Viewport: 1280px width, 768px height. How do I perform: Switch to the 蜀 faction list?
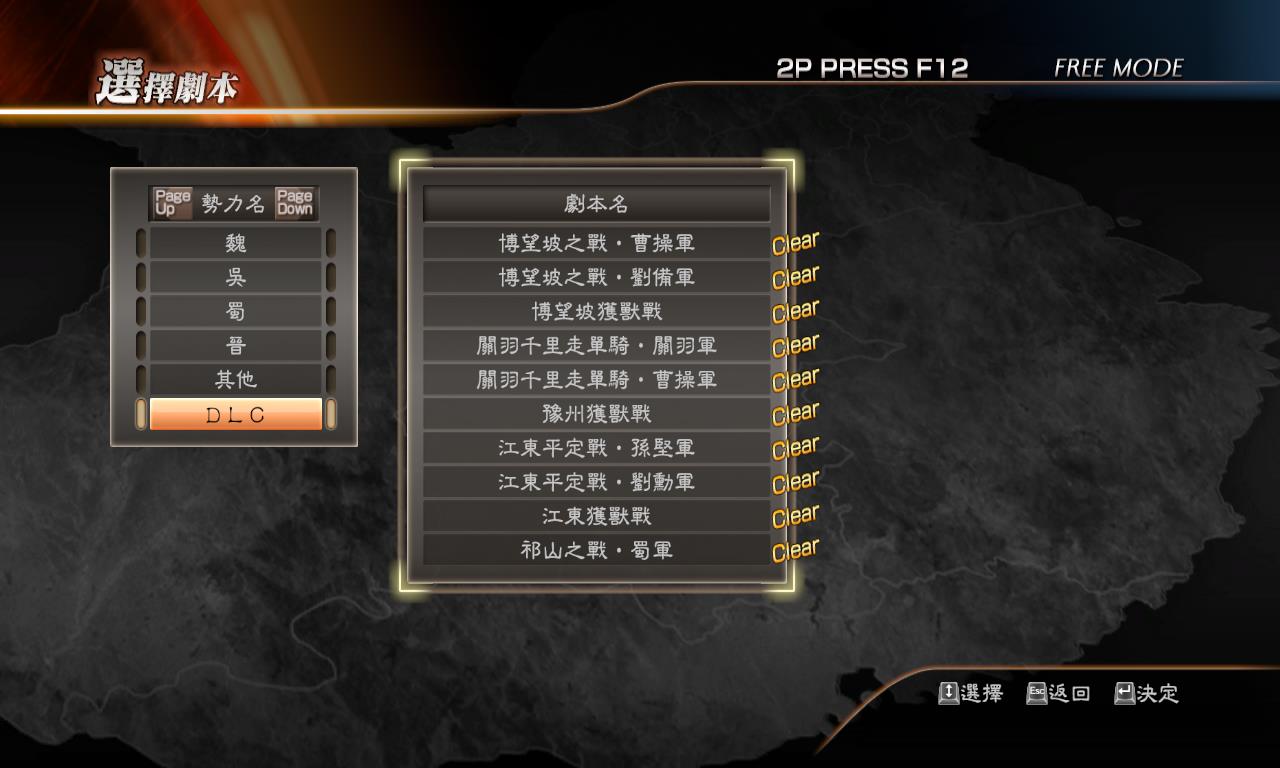tap(237, 310)
